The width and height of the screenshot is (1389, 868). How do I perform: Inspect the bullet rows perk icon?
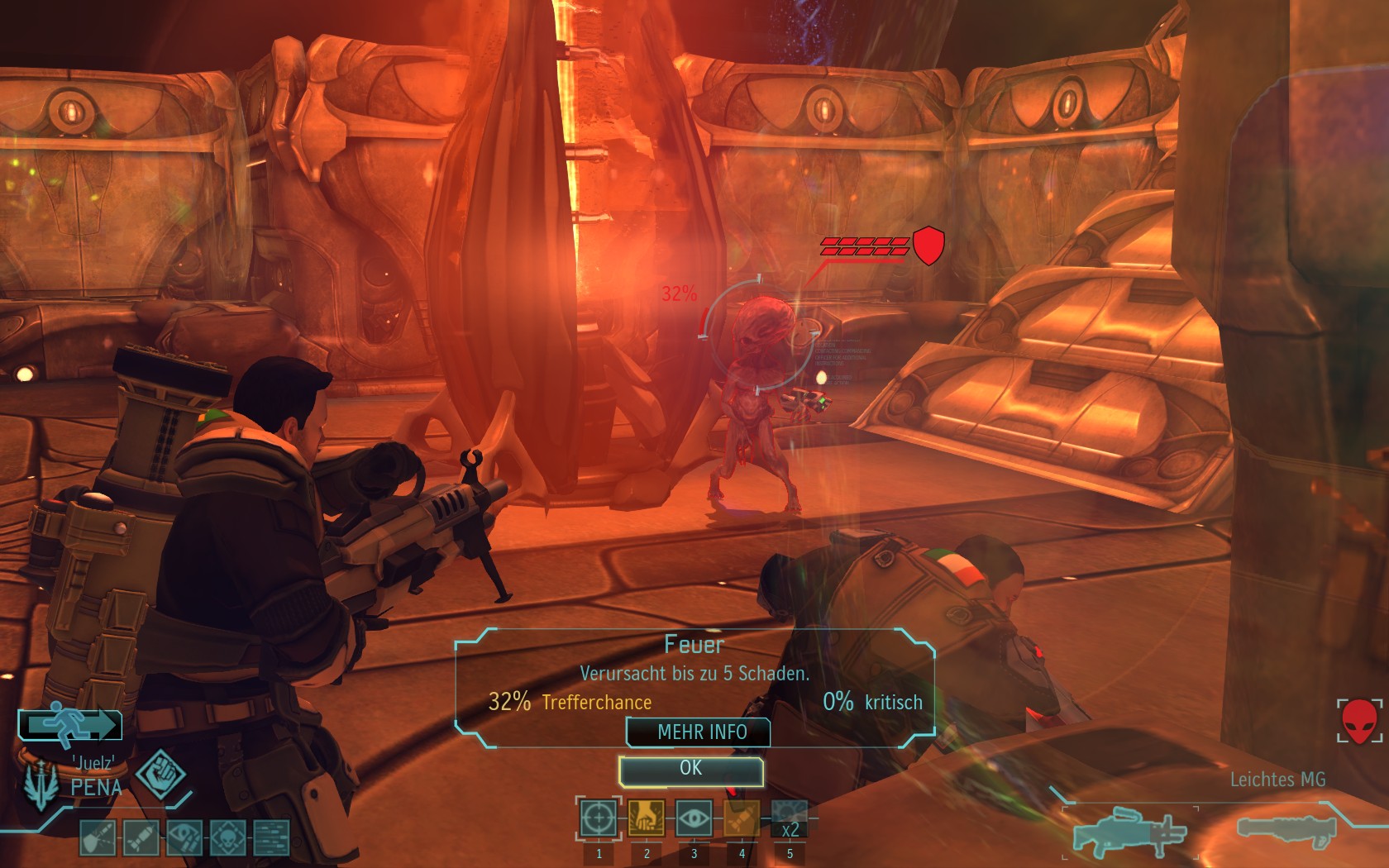click(271, 837)
